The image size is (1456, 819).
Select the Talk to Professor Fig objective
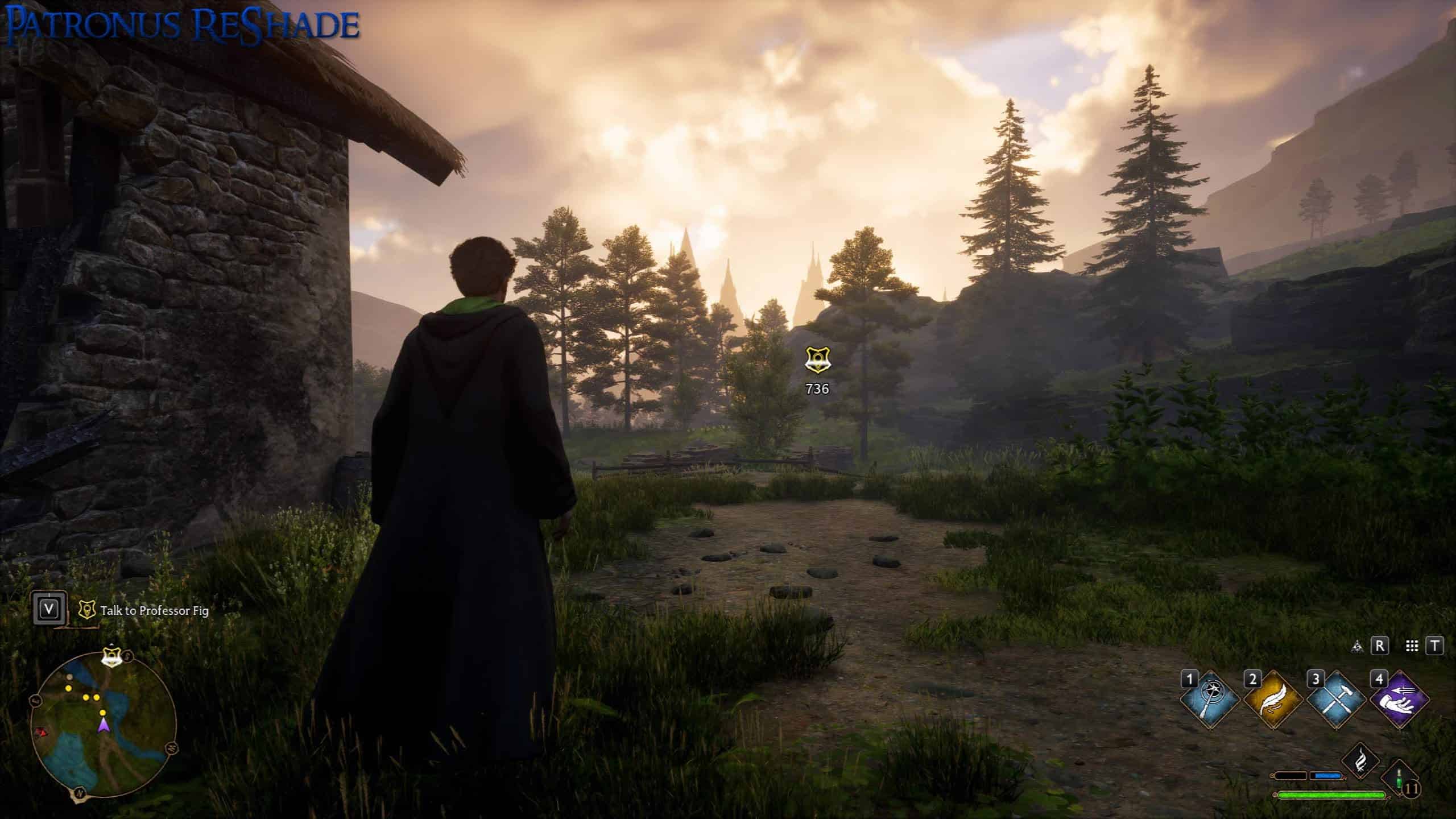pyautogui.click(x=154, y=611)
